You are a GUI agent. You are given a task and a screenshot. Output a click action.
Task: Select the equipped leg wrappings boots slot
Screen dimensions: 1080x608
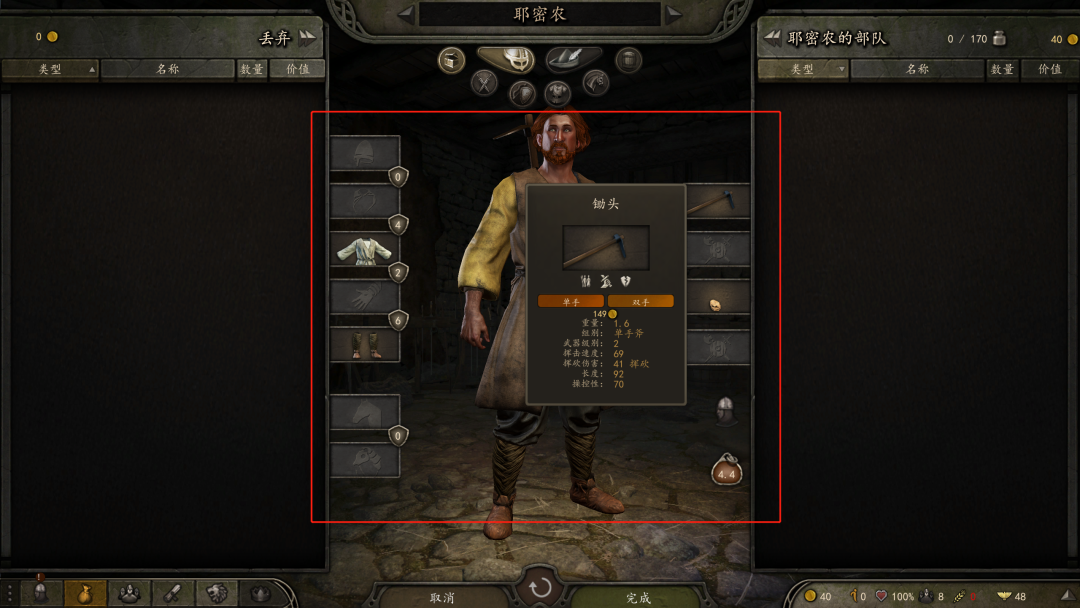click(365, 343)
